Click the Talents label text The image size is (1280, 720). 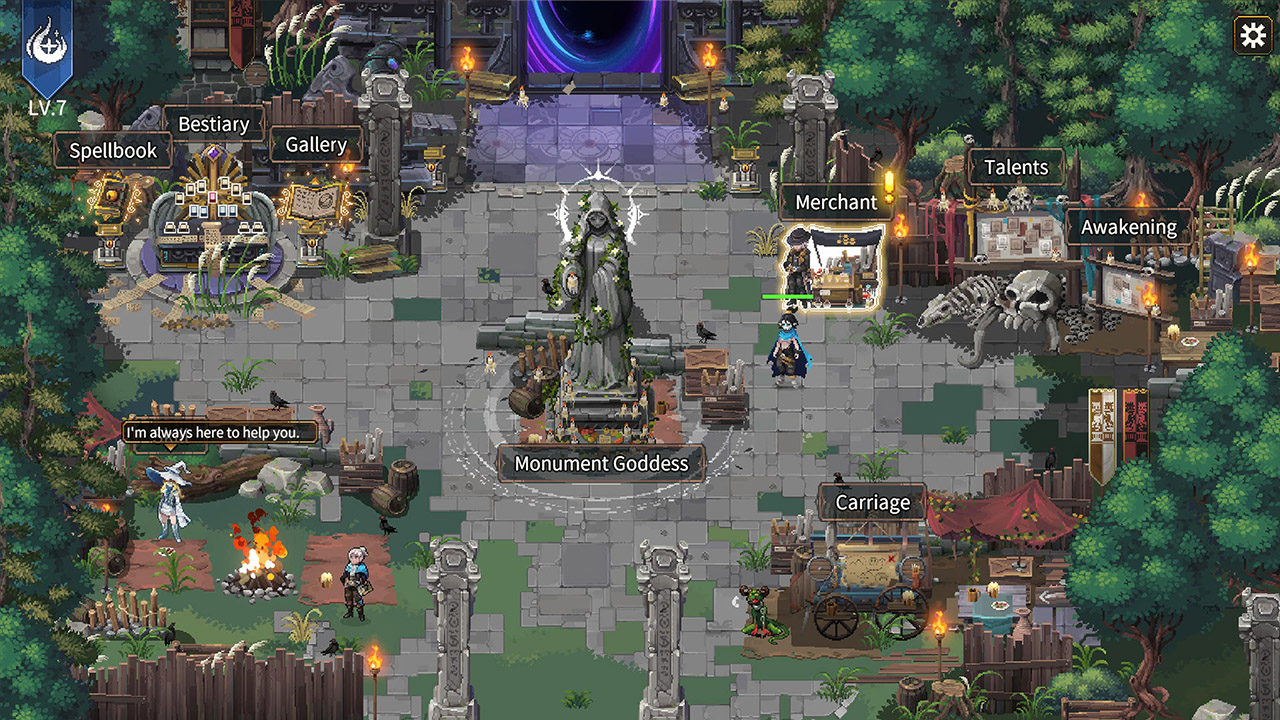pos(1017,167)
